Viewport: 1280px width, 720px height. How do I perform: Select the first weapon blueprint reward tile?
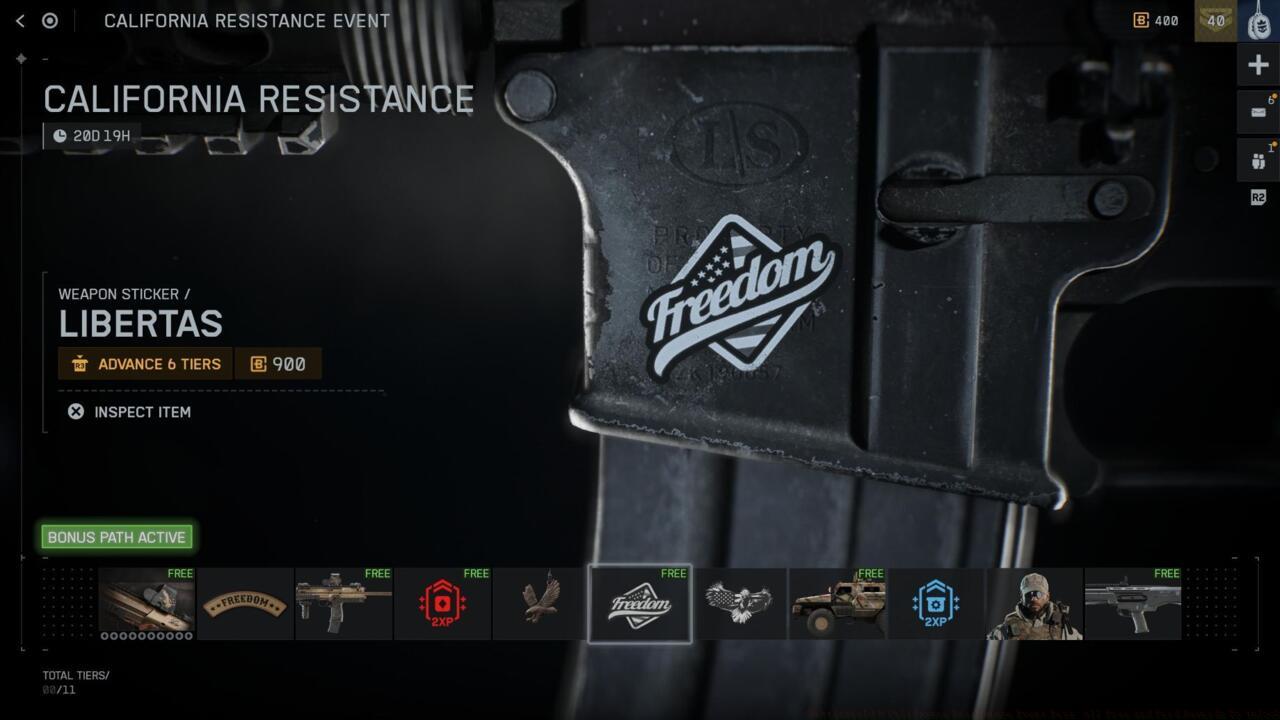coord(146,604)
